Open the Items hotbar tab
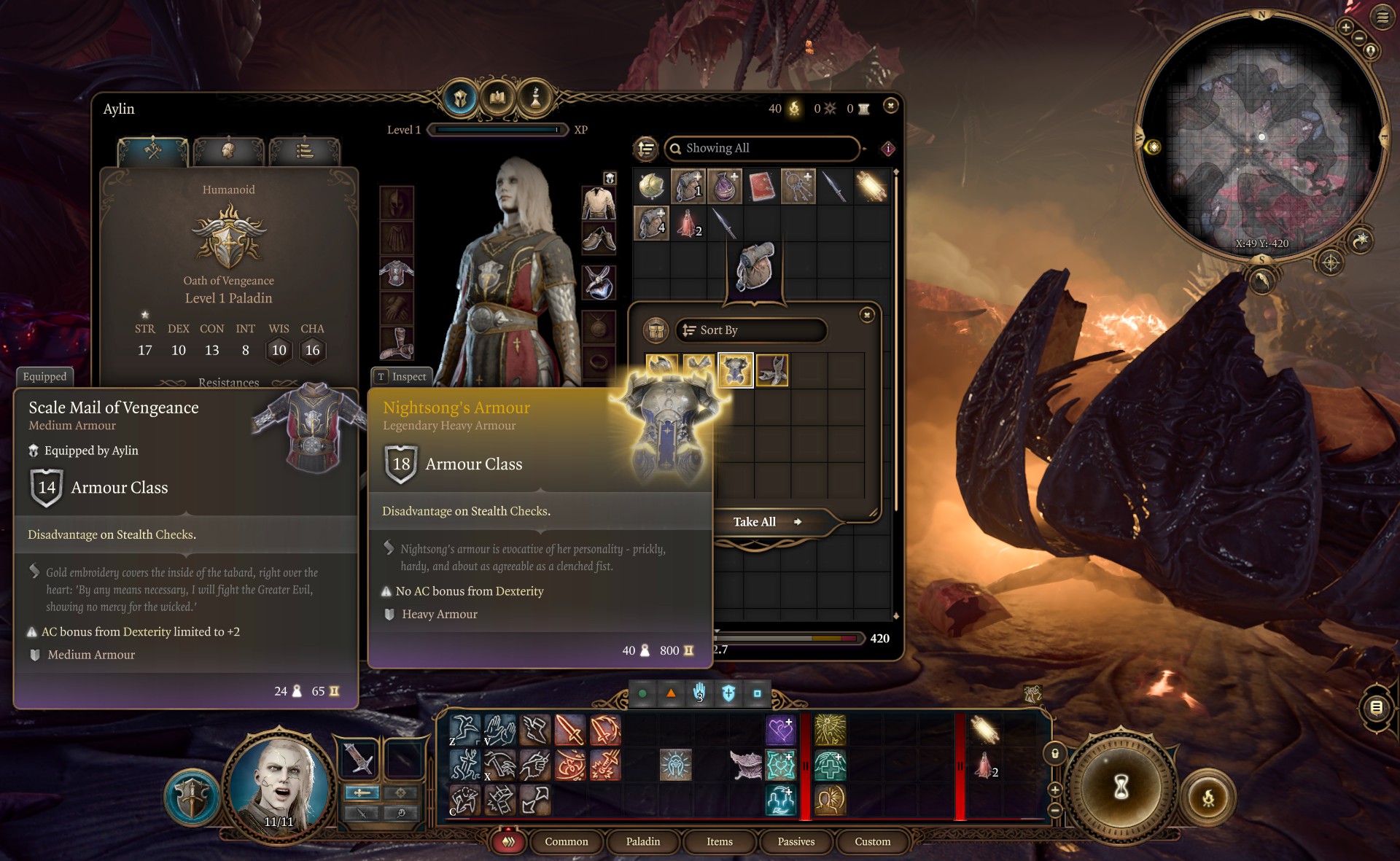 click(x=719, y=841)
